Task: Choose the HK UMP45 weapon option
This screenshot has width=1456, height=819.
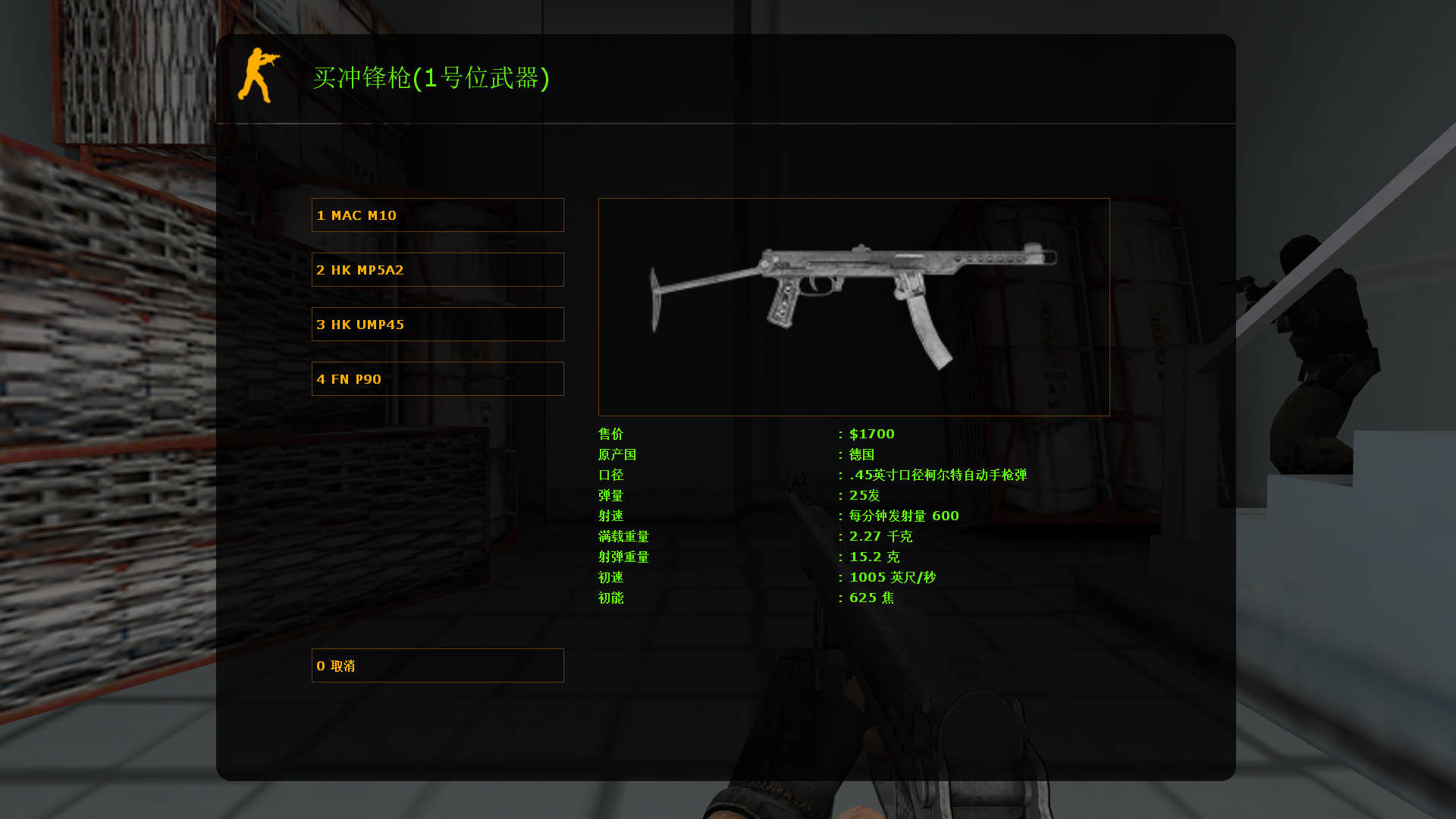Action: point(437,324)
